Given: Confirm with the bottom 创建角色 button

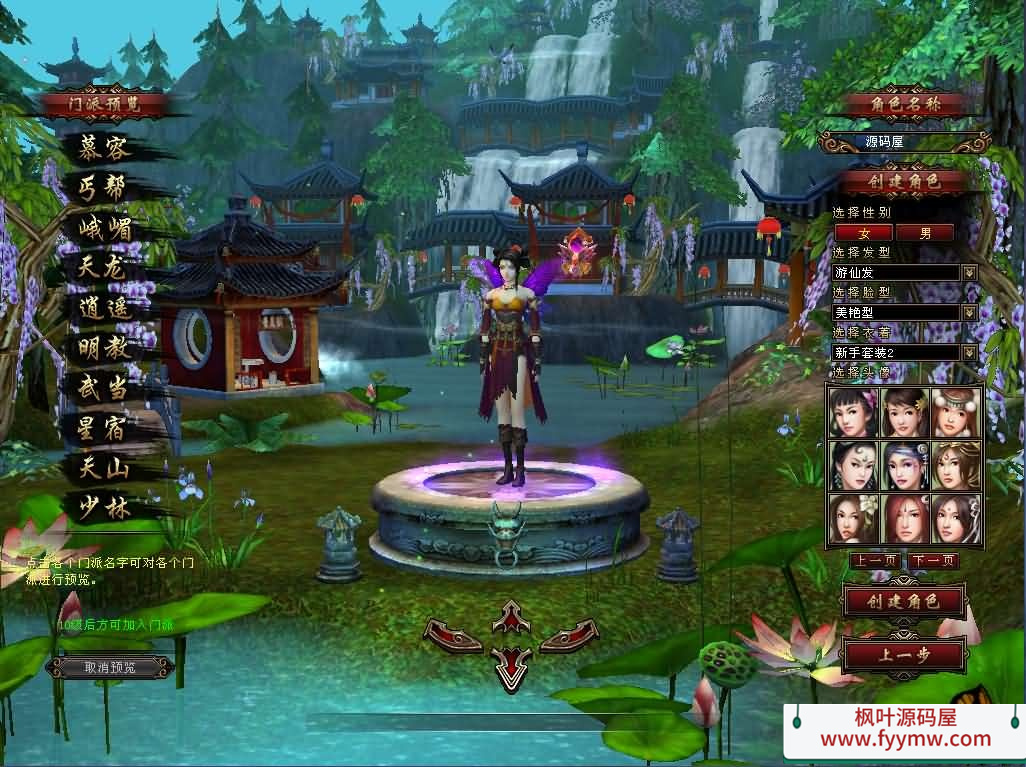Looking at the screenshot, I should pyautogui.click(x=904, y=601).
